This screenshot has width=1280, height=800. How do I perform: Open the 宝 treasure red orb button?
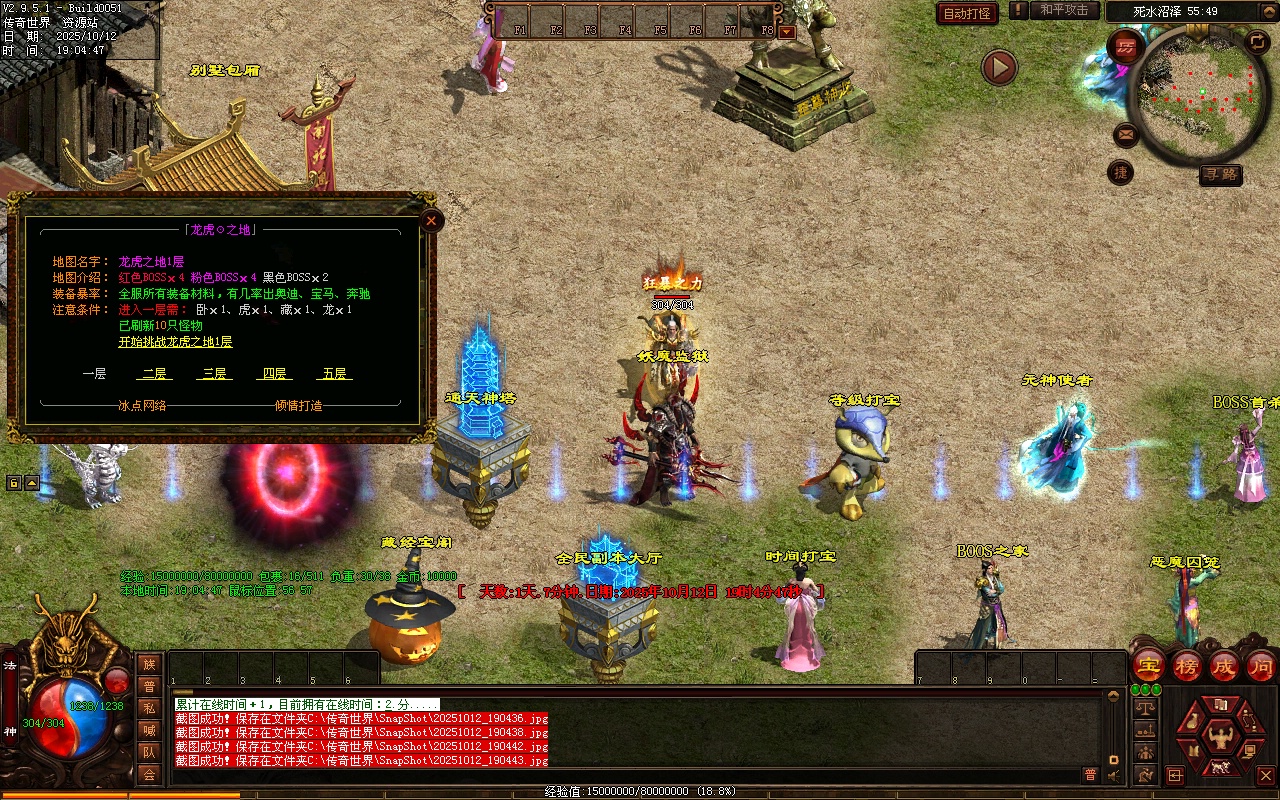coord(1149,665)
